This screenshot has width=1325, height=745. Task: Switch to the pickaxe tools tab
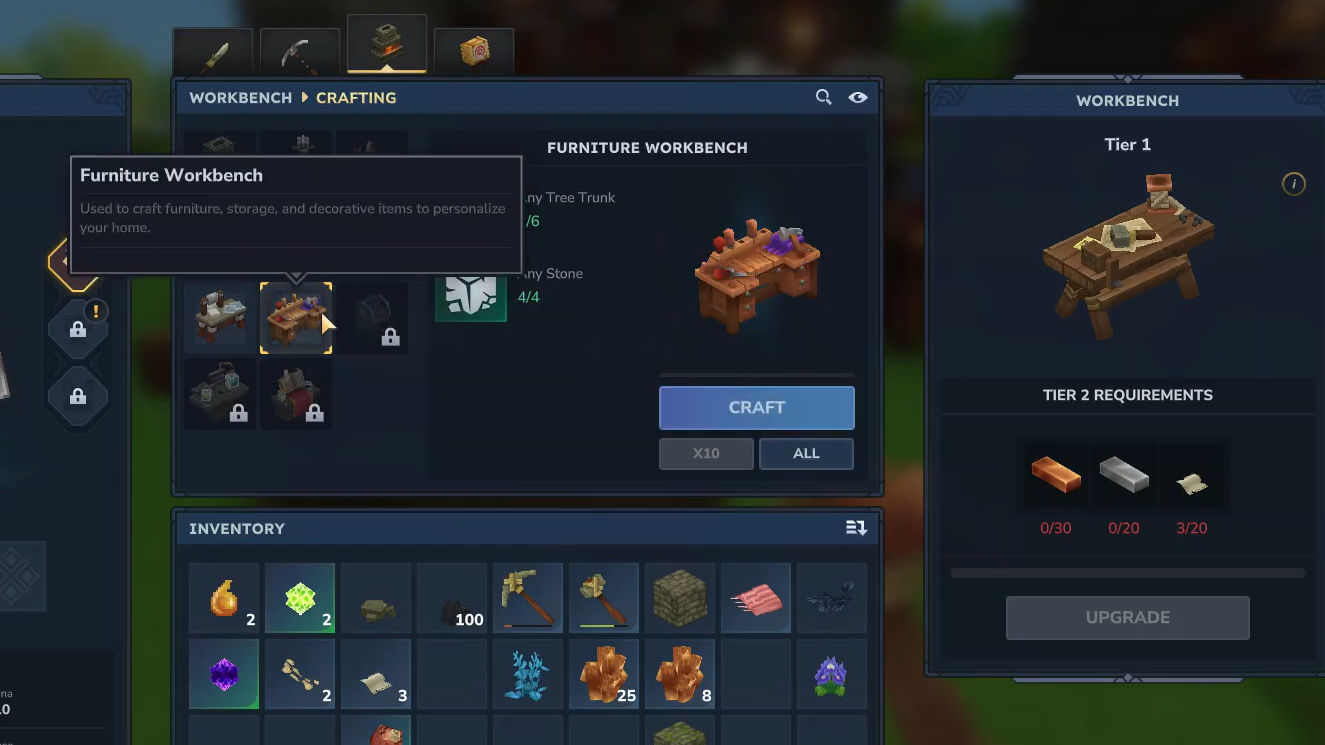pos(299,54)
